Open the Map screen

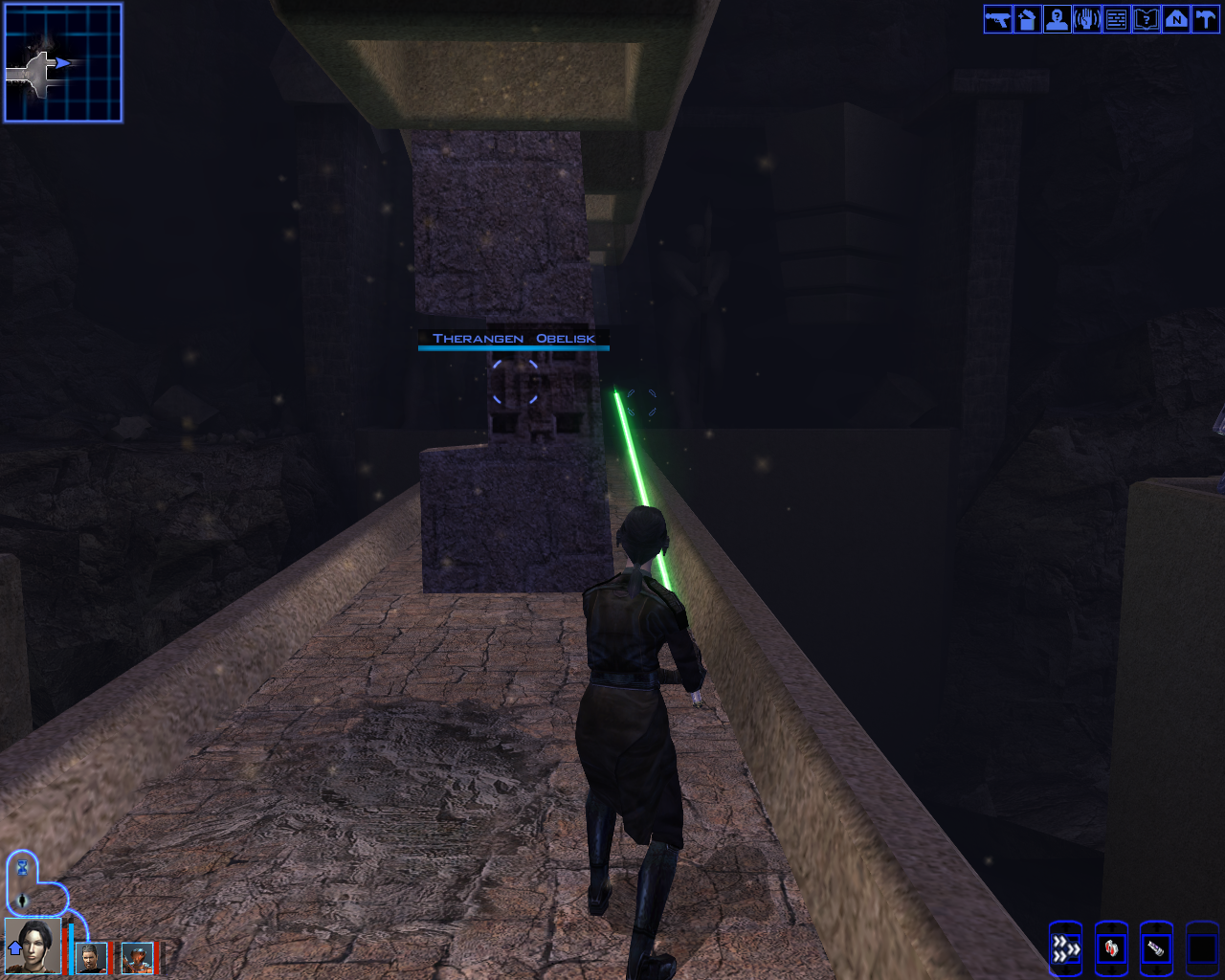[x=1175, y=19]
